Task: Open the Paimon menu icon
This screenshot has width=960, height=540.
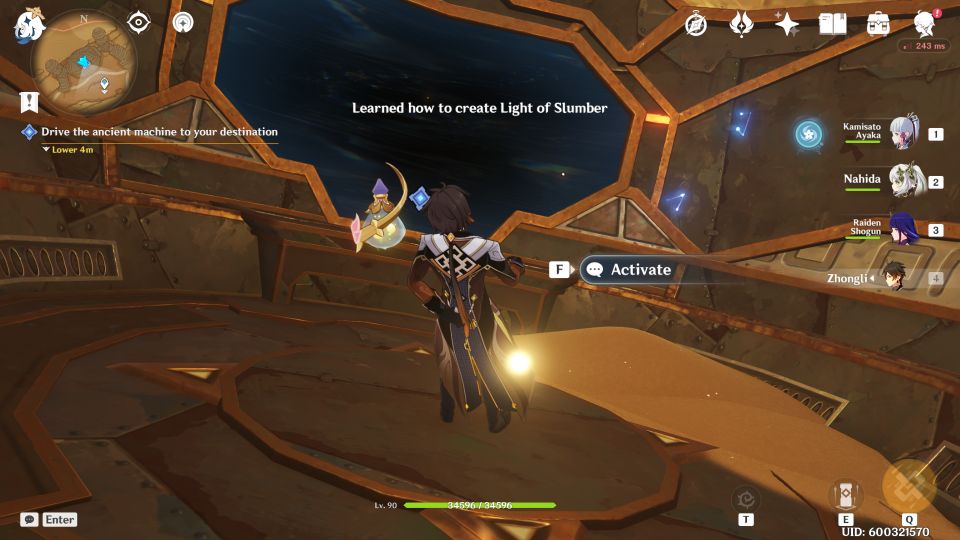Action: click(x=29, y=24)
